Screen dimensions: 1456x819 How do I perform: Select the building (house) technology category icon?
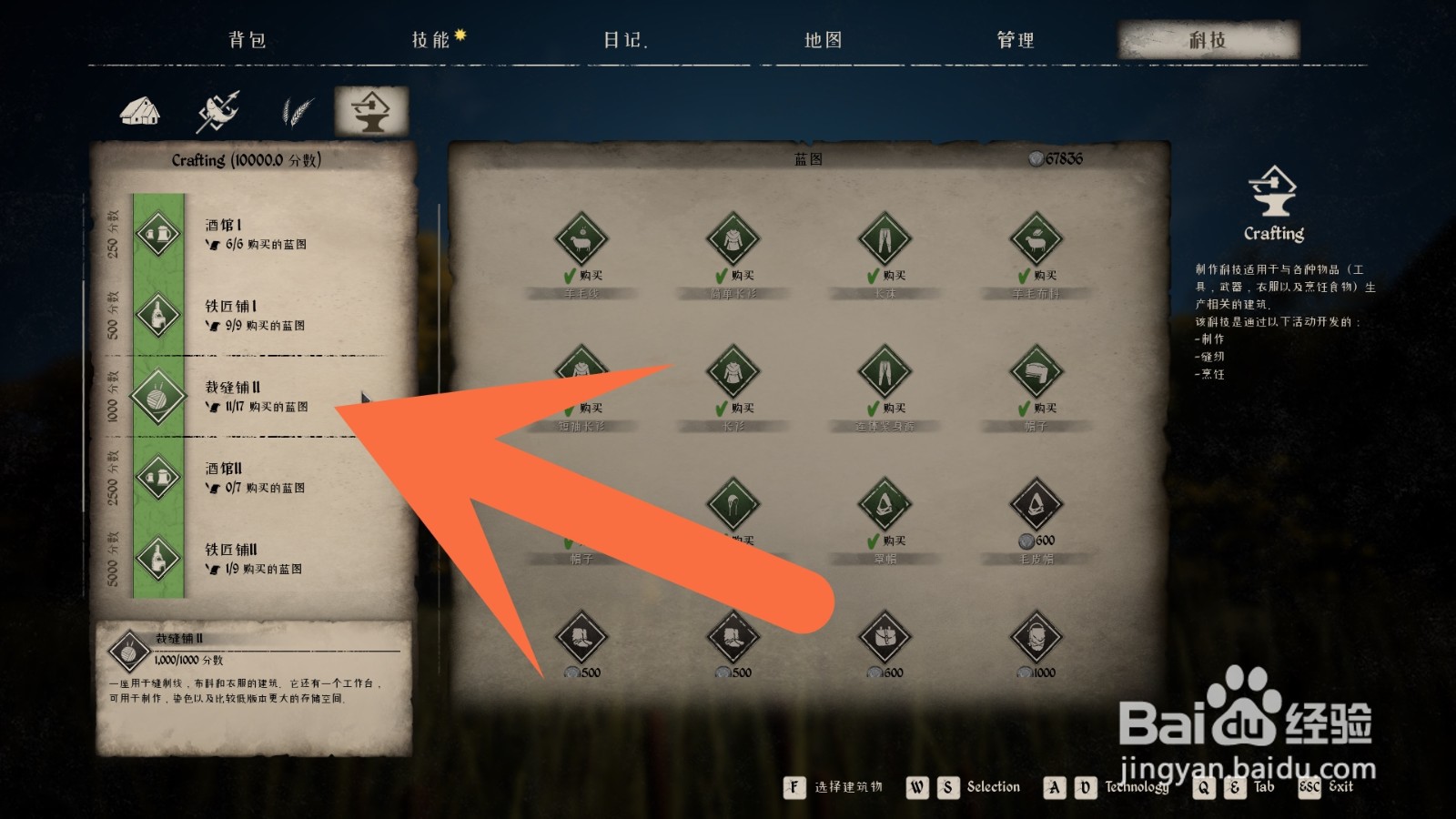(138, 108)
